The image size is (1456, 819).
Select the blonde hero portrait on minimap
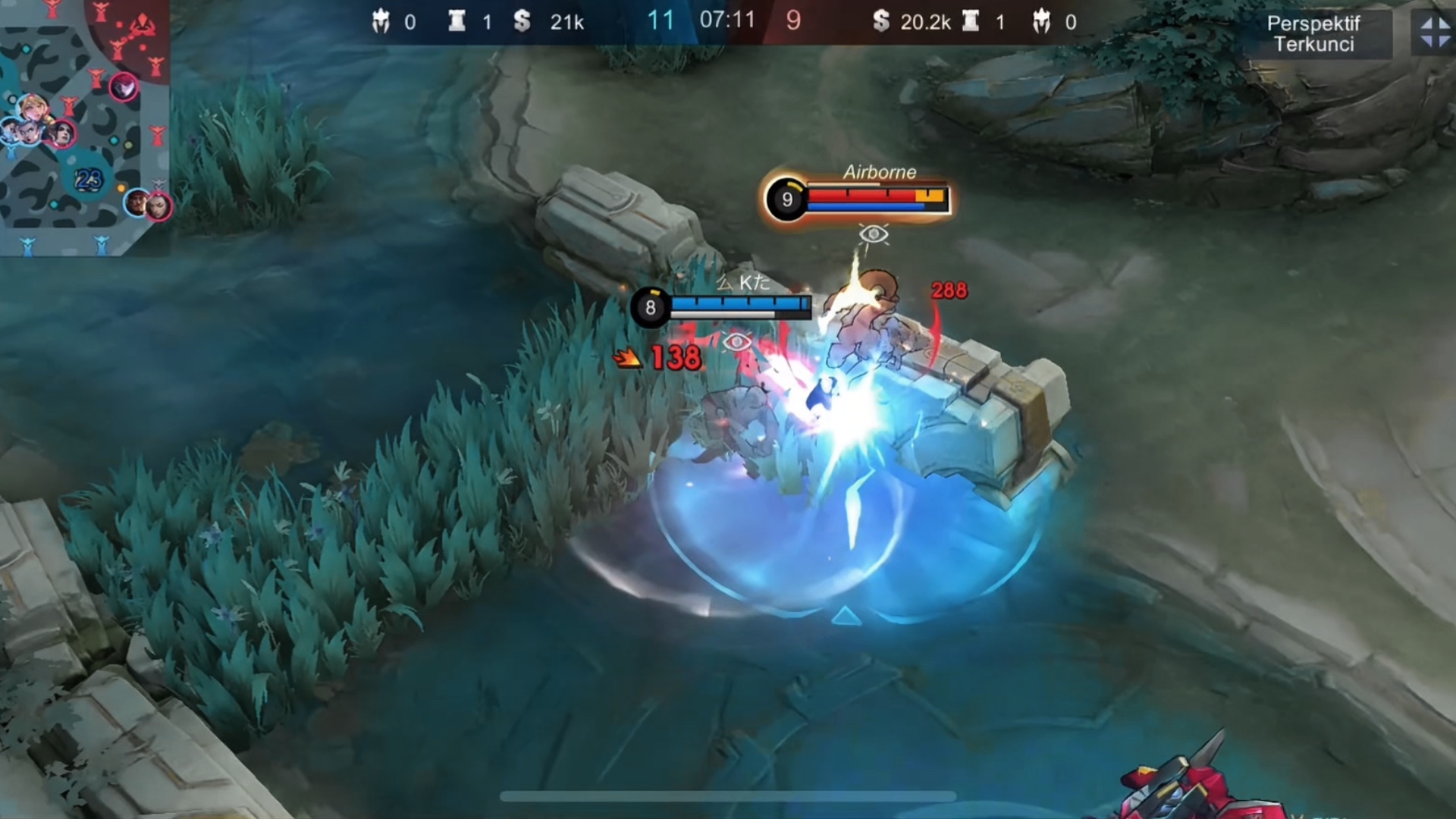pos(33,108)
